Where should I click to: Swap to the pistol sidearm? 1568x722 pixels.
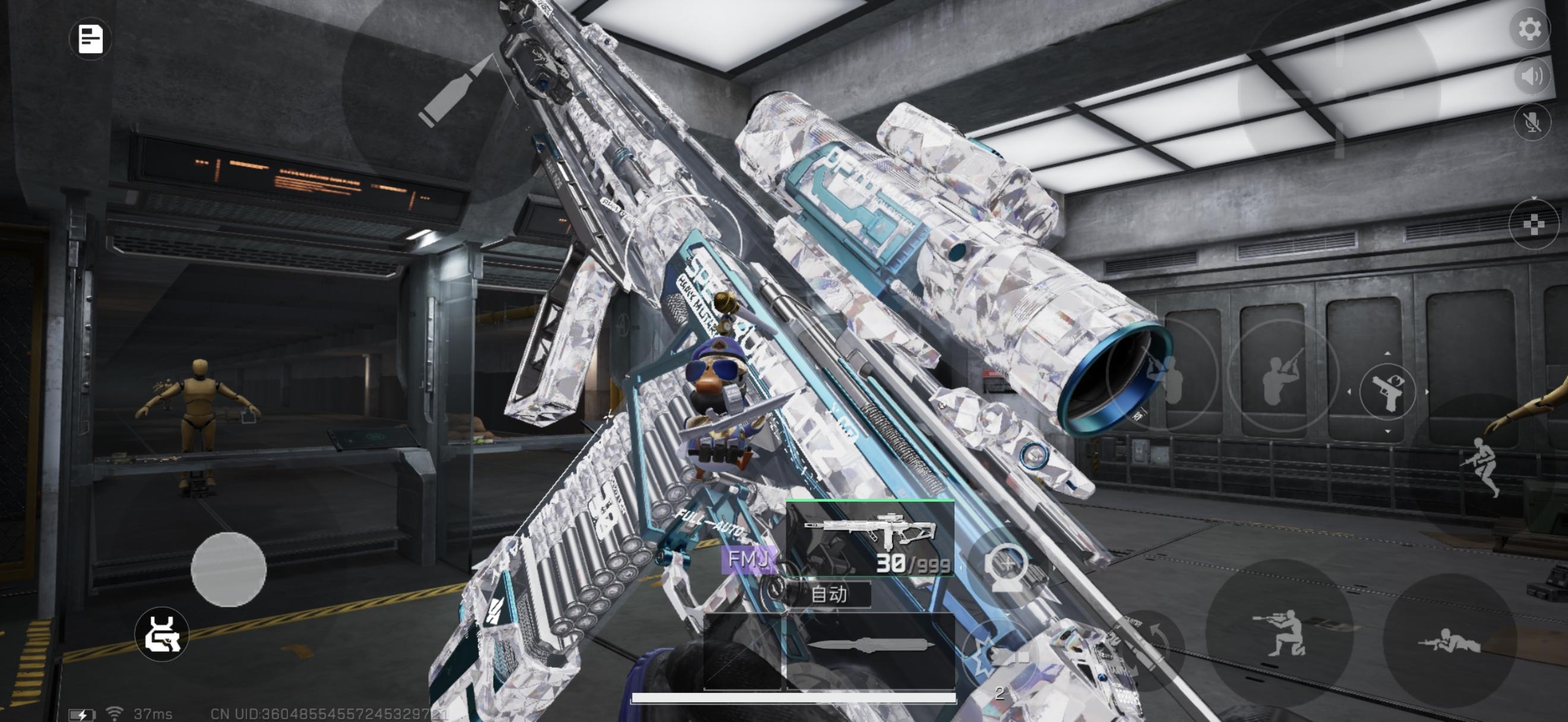point(1387,392)
